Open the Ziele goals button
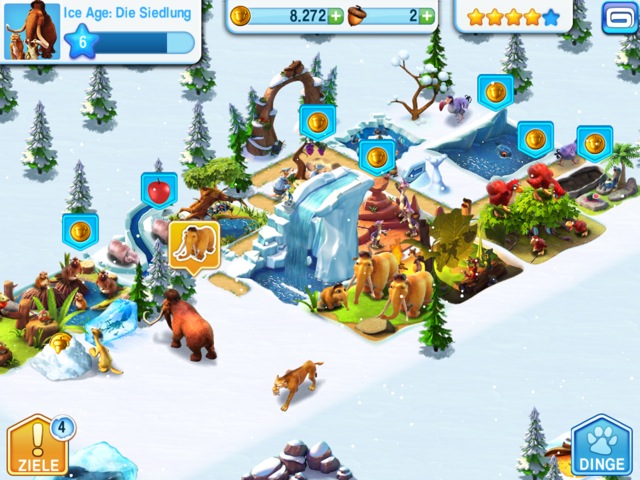This screenshot has width=640, height=480. point(37,446)
